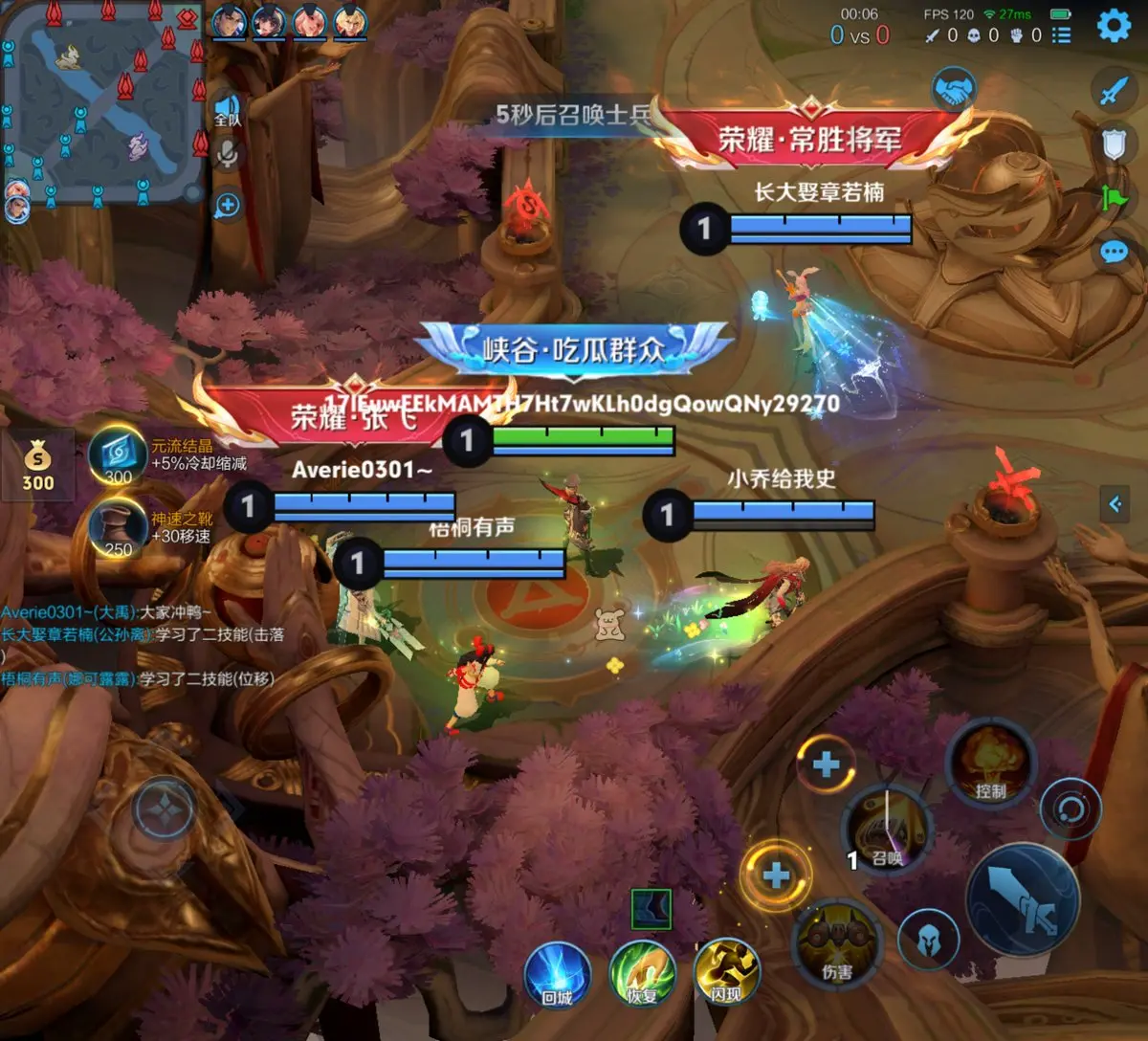Click the minimap
This screenshot has width=1148, height=1041.
coord(103,103)
